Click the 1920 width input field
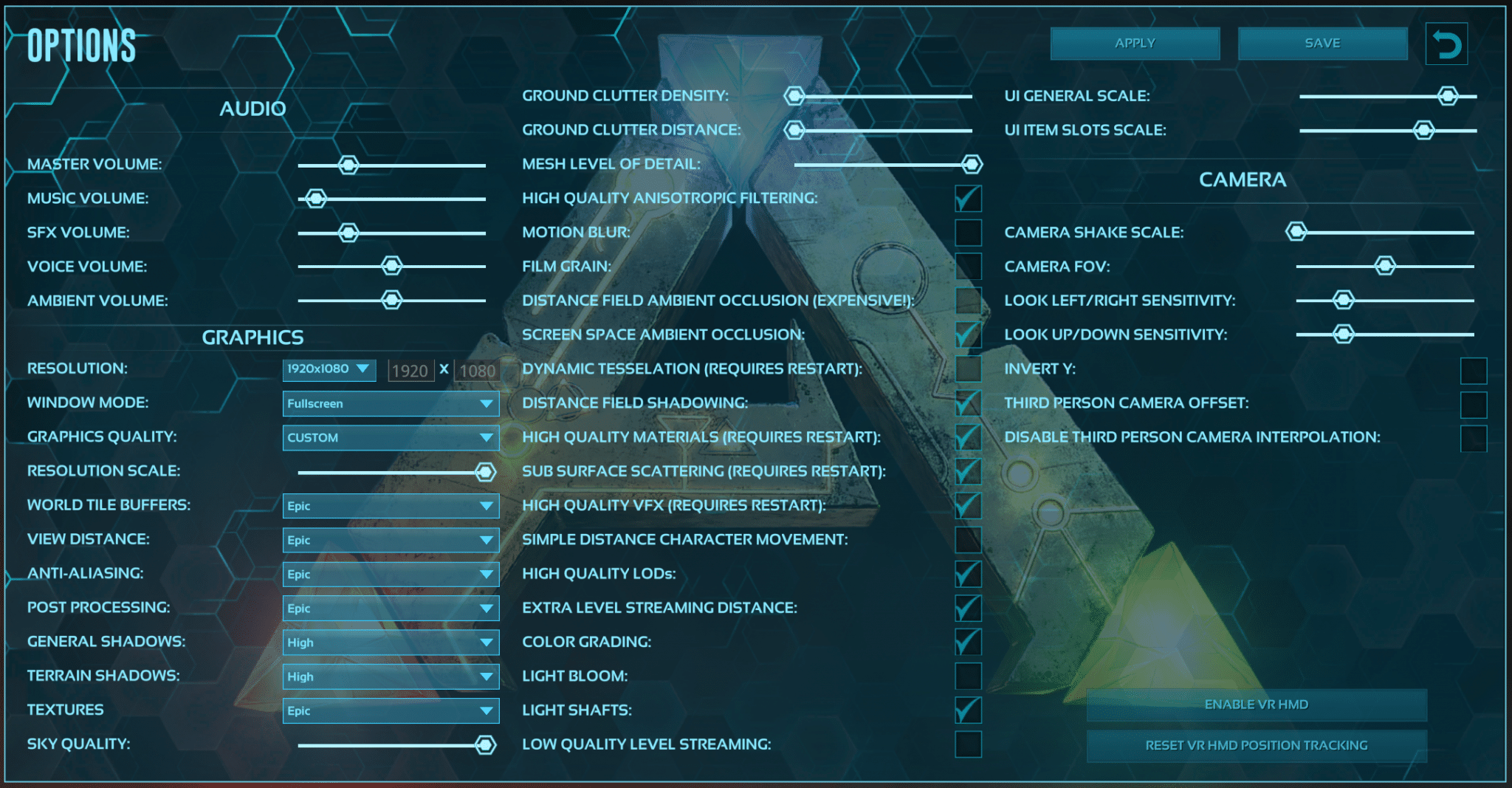 [410, 370]
